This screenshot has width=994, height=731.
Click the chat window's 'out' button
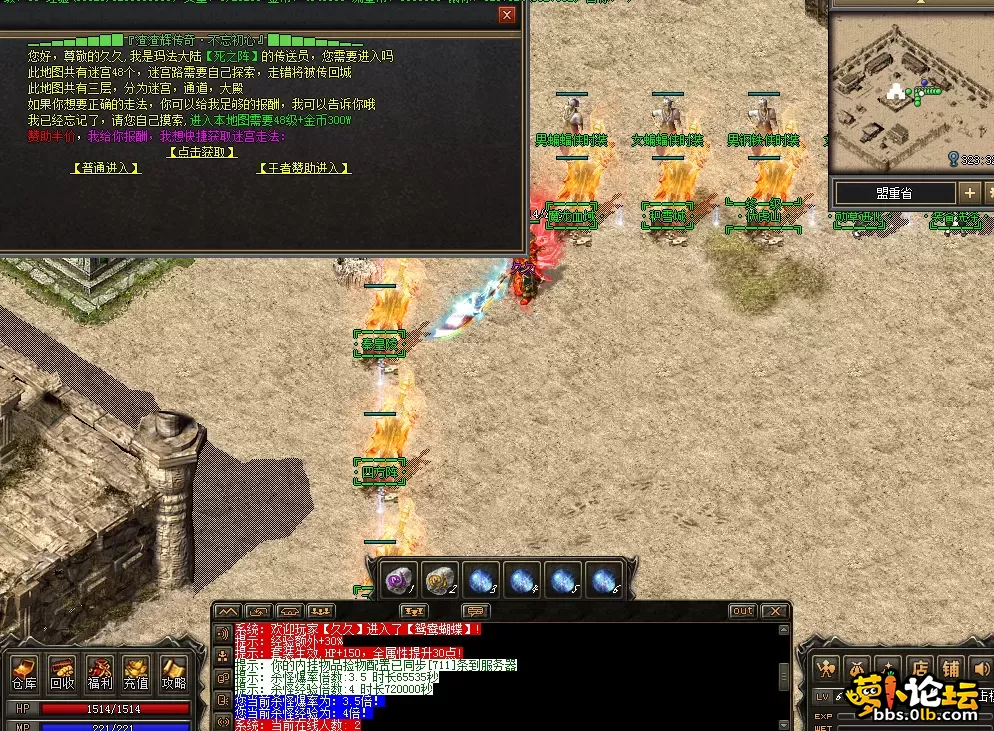[x=742, y=611]
